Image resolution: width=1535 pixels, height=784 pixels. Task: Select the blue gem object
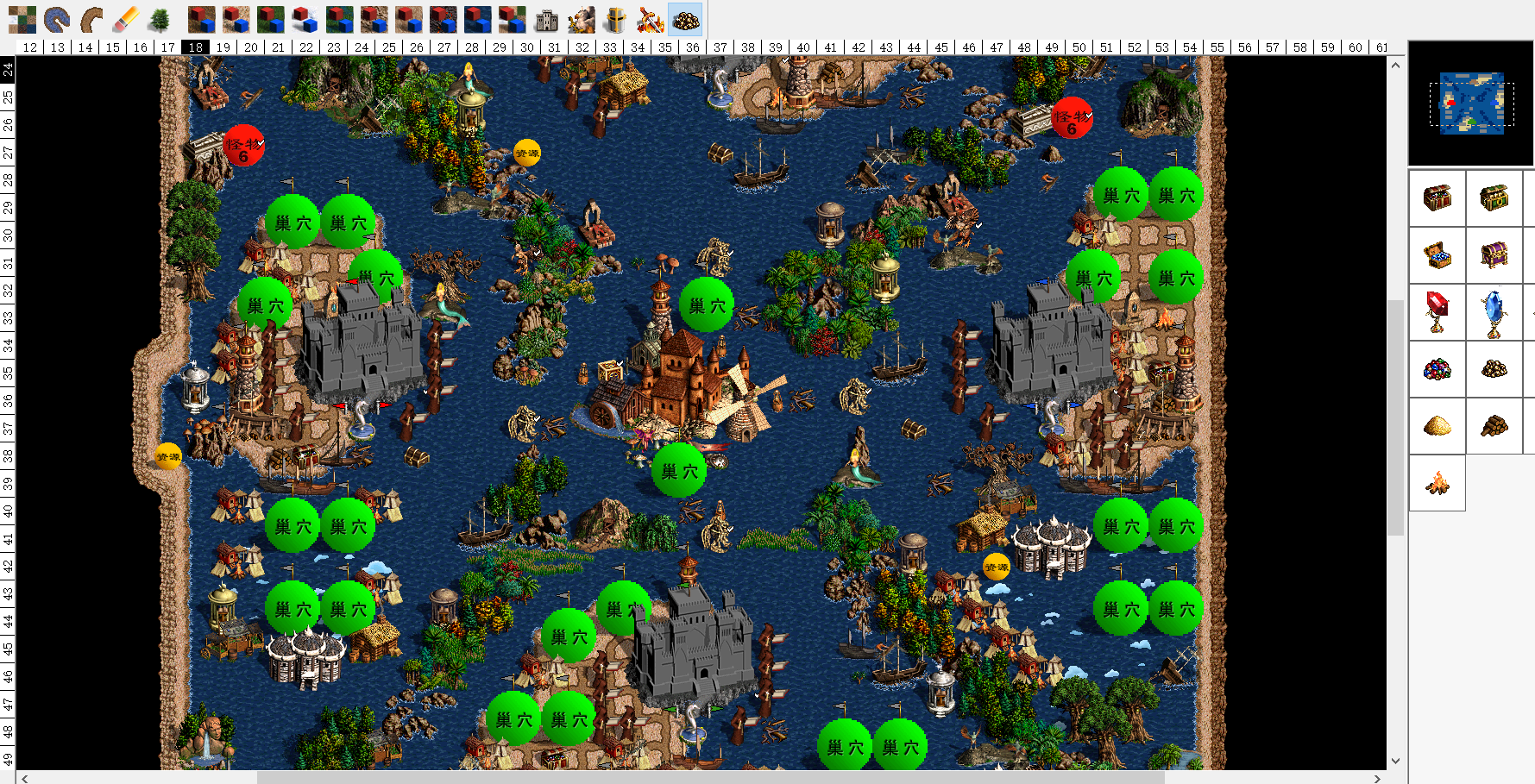[x=1494, y=311]
